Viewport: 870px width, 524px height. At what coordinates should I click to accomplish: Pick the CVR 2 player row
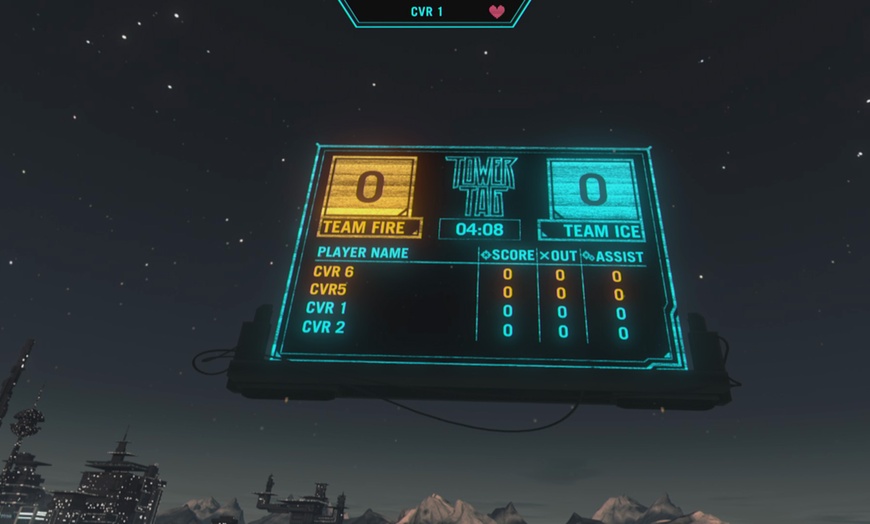tap(324, 327)
